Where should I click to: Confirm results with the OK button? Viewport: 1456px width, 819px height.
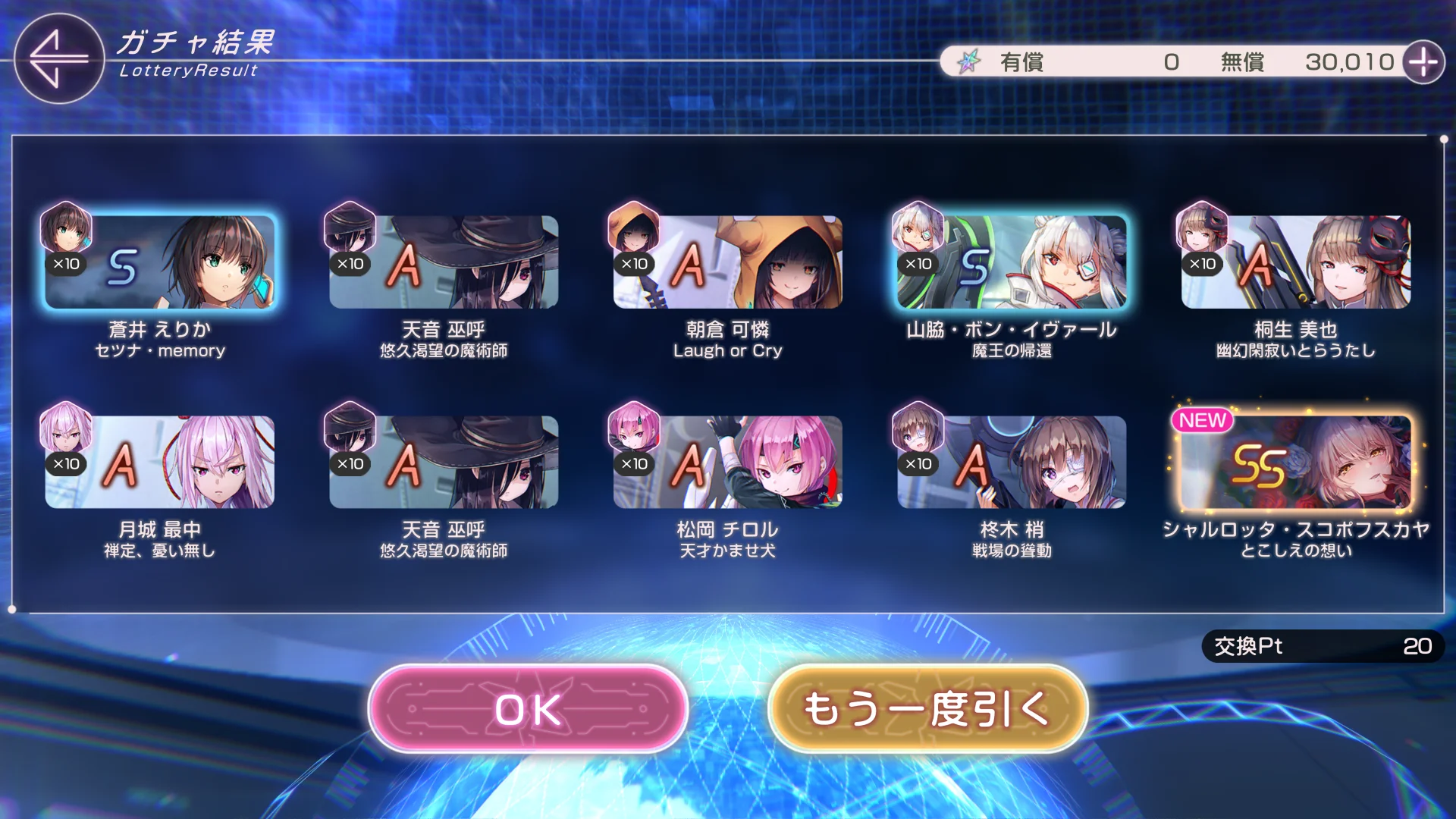[x=528, y=709]
